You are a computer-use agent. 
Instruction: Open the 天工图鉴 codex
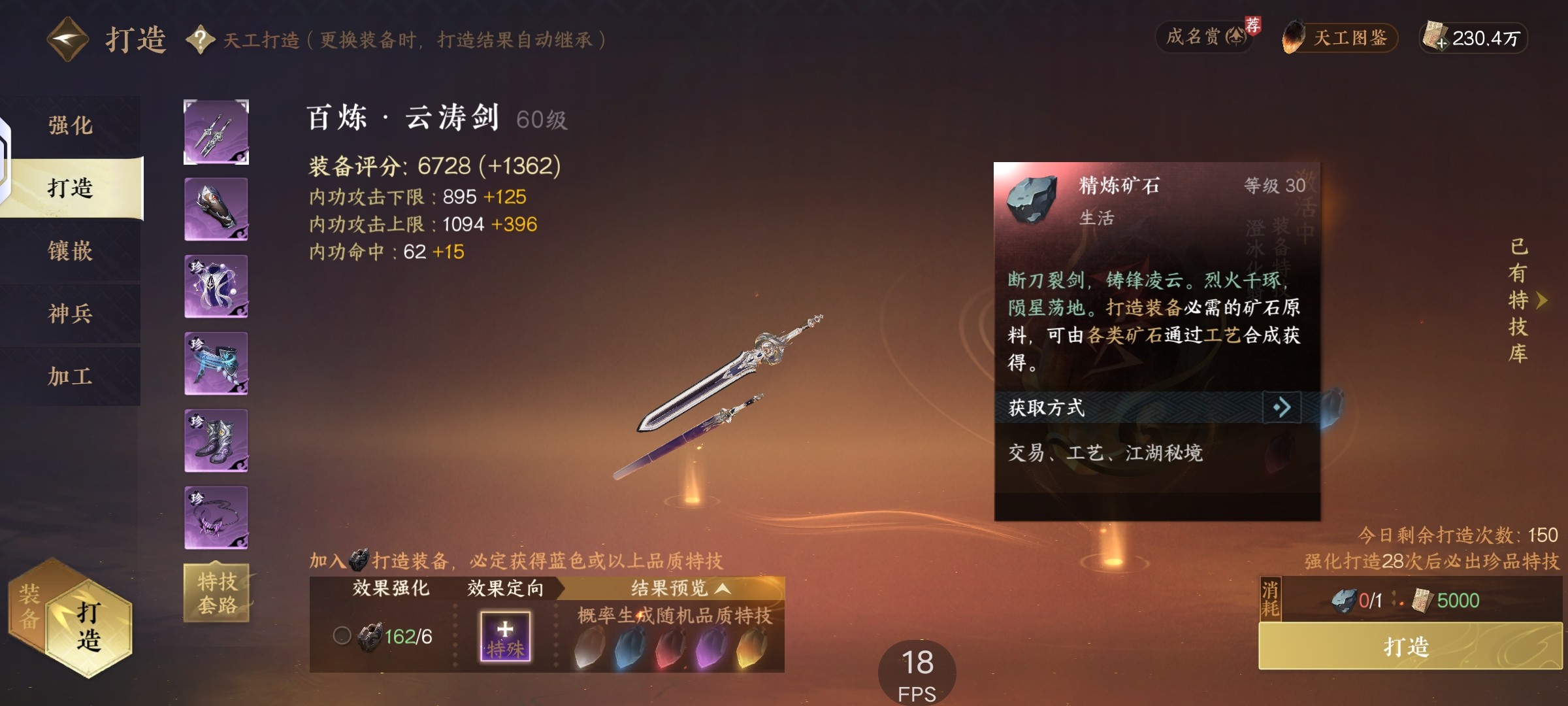coord(1340,38)
